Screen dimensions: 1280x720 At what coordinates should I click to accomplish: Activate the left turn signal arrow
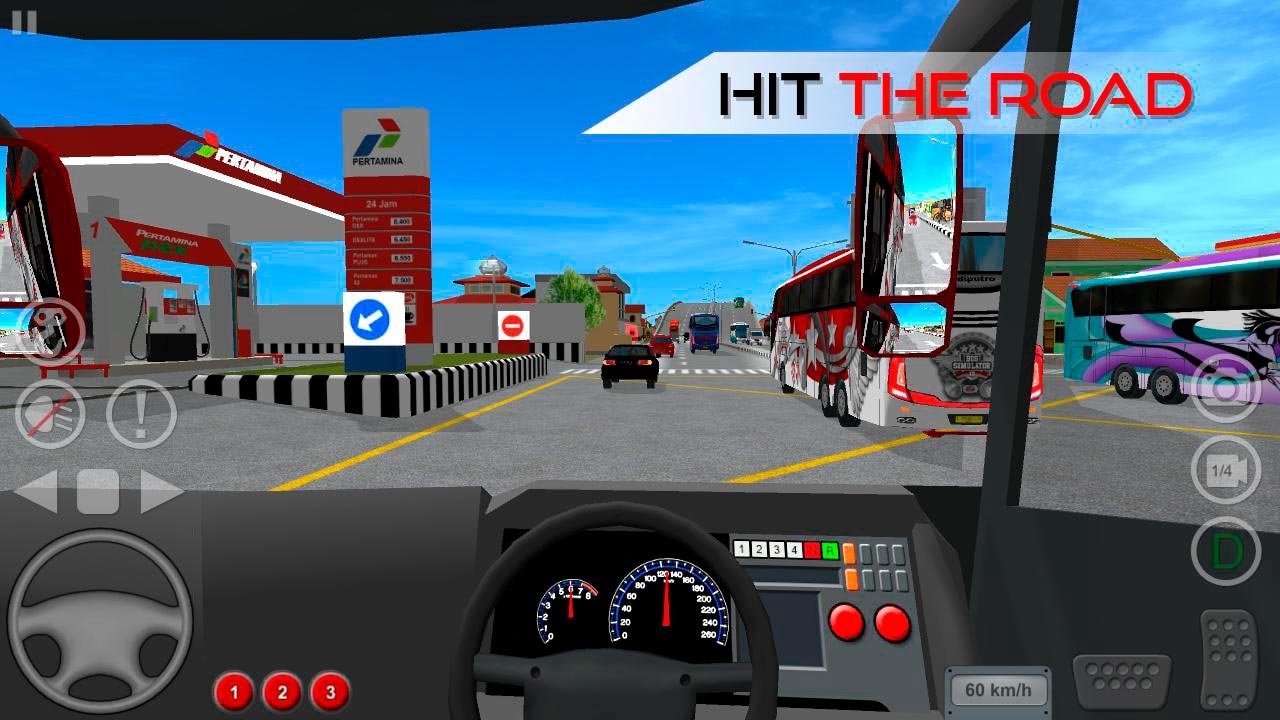[37, 492]
